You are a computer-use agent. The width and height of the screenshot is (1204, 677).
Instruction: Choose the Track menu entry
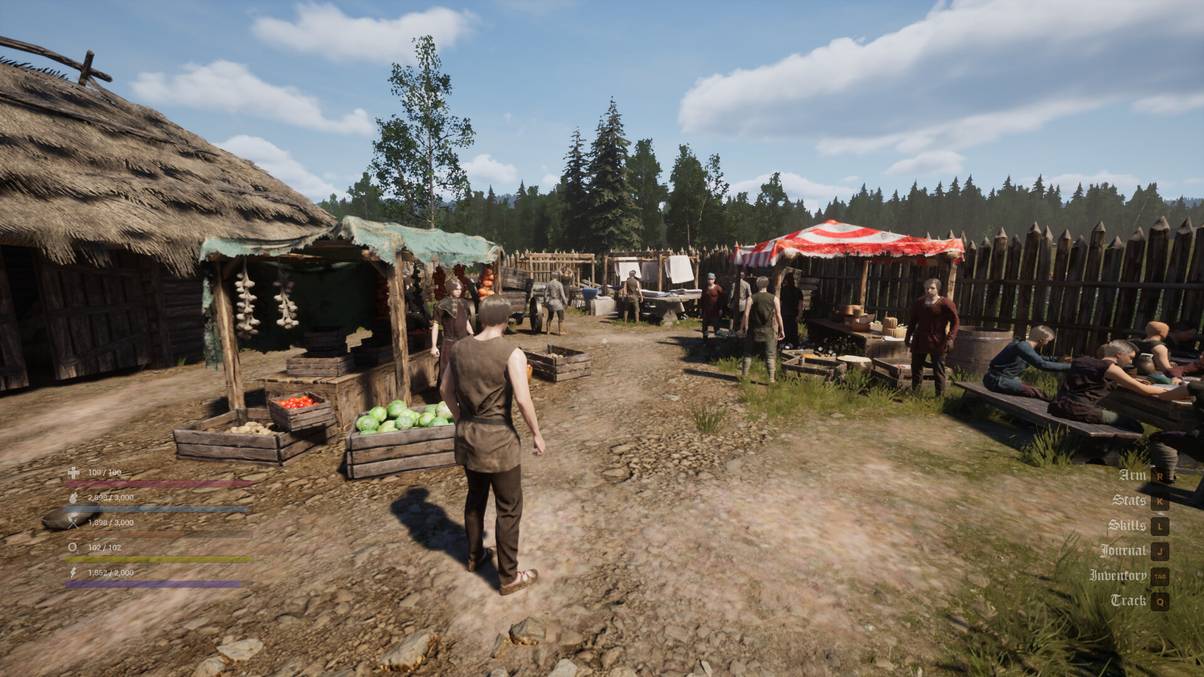pyautogui.click(x=1128, y=600)
